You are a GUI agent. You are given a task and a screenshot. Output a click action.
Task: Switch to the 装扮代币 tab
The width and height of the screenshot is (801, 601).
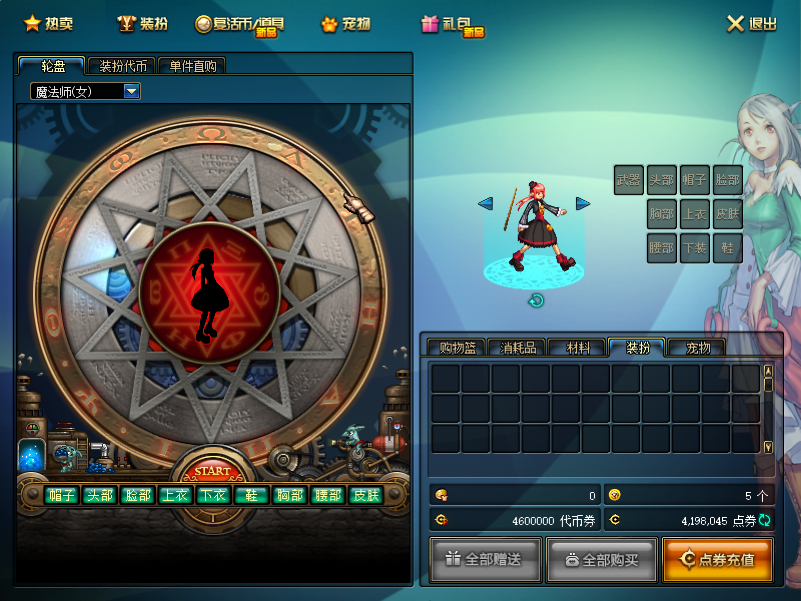[x=121, y=66]
